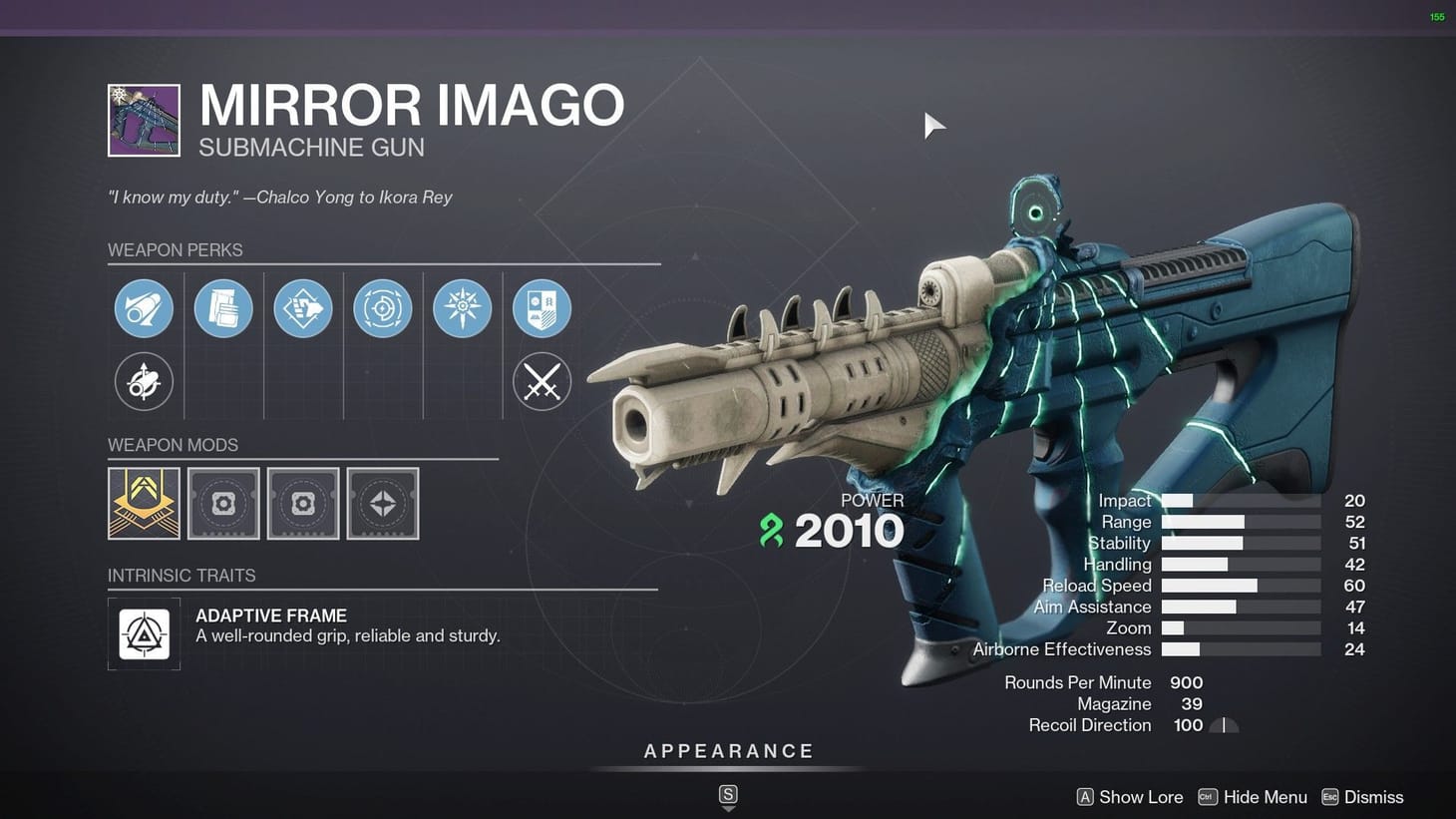Click the masterwork shield icon
Screen dimensions: 1456x819
click(542, 308)
